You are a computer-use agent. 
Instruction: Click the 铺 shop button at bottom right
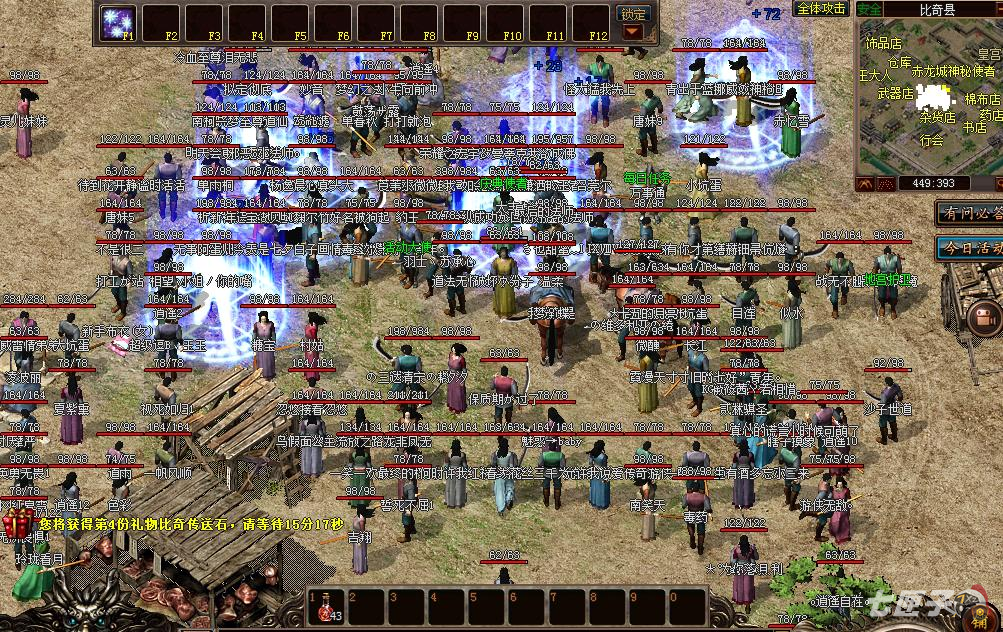[981, 613]
